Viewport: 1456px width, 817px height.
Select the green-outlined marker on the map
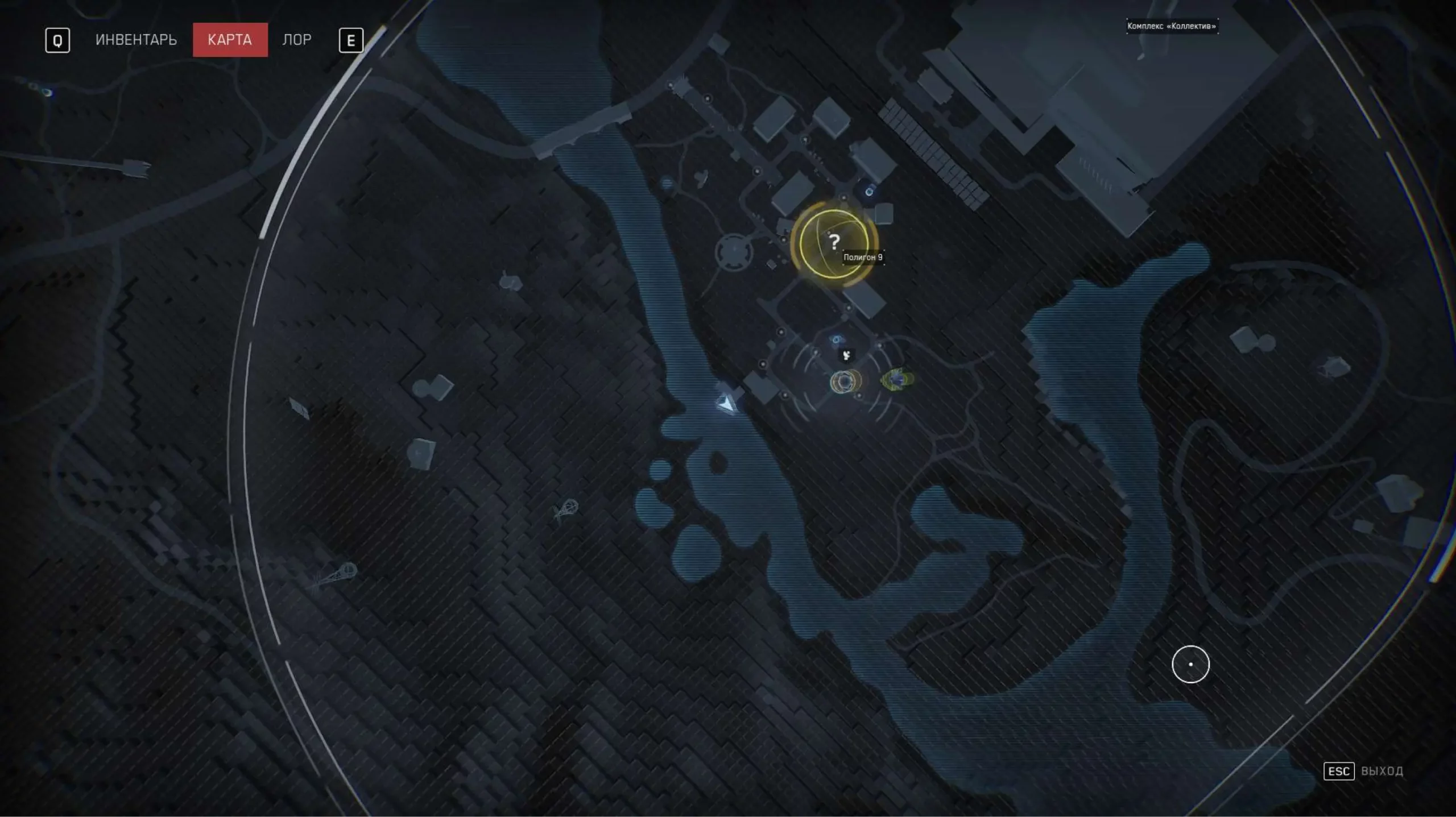click(897, 379)
